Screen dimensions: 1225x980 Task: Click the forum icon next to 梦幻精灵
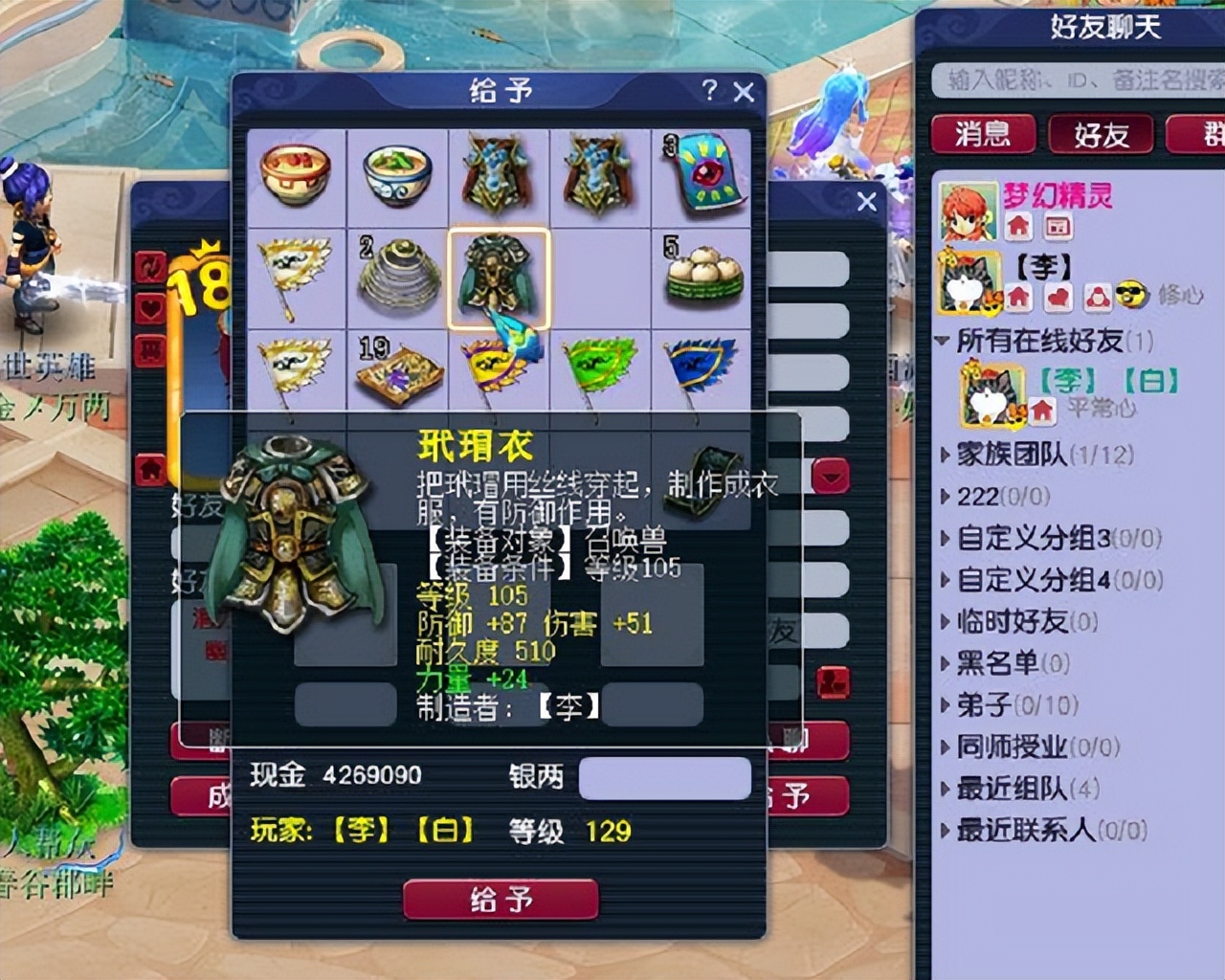(1059, 227)
